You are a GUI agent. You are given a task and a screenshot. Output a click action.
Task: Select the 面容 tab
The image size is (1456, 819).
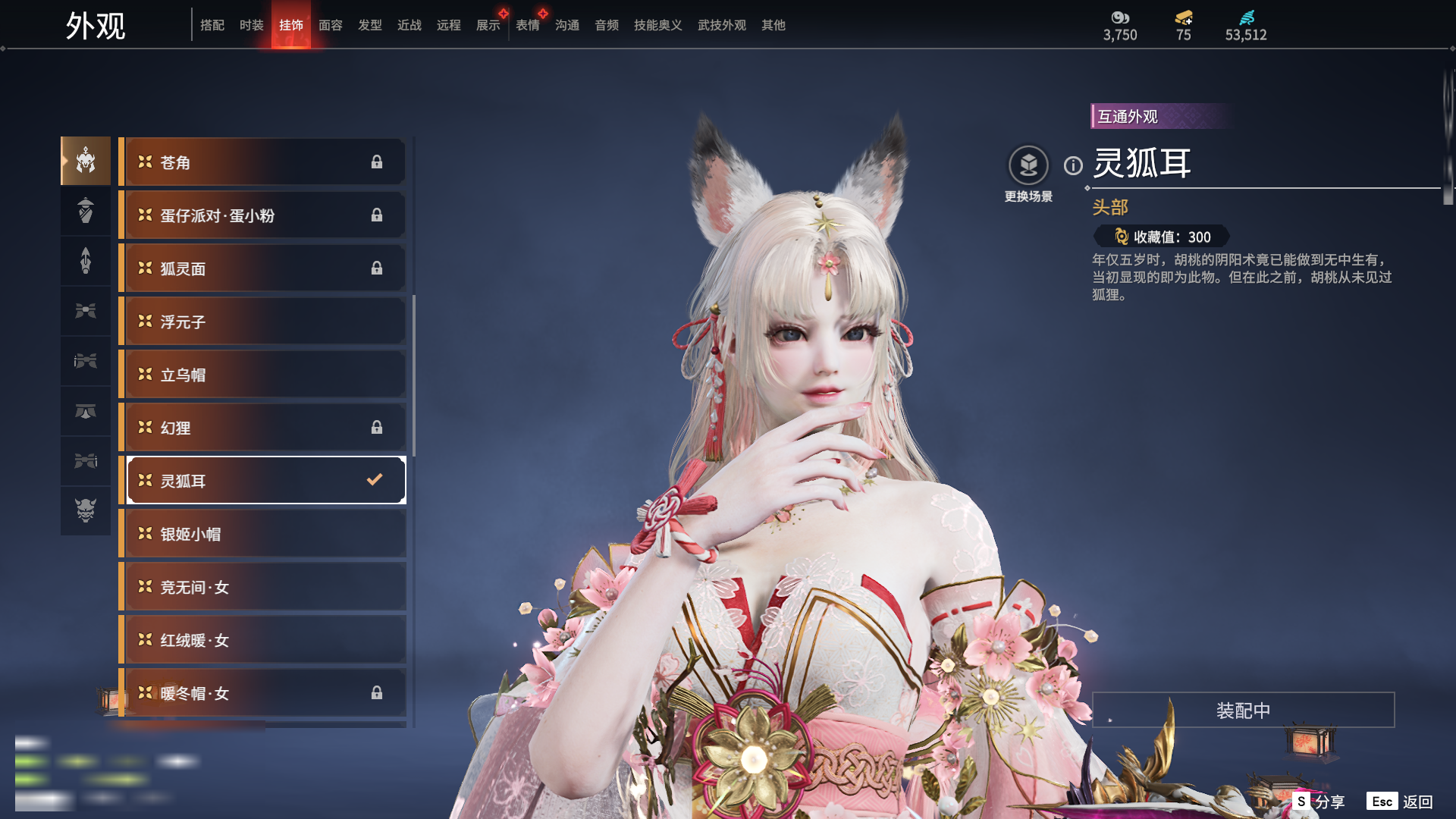(330, 25)
